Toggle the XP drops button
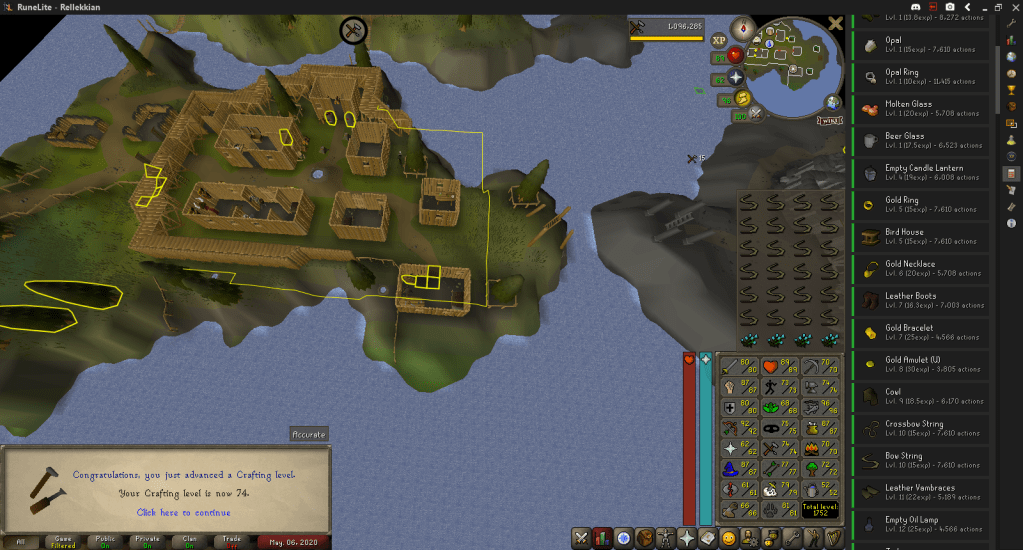Screen dimensions: 1023x550 coord(718,40)
